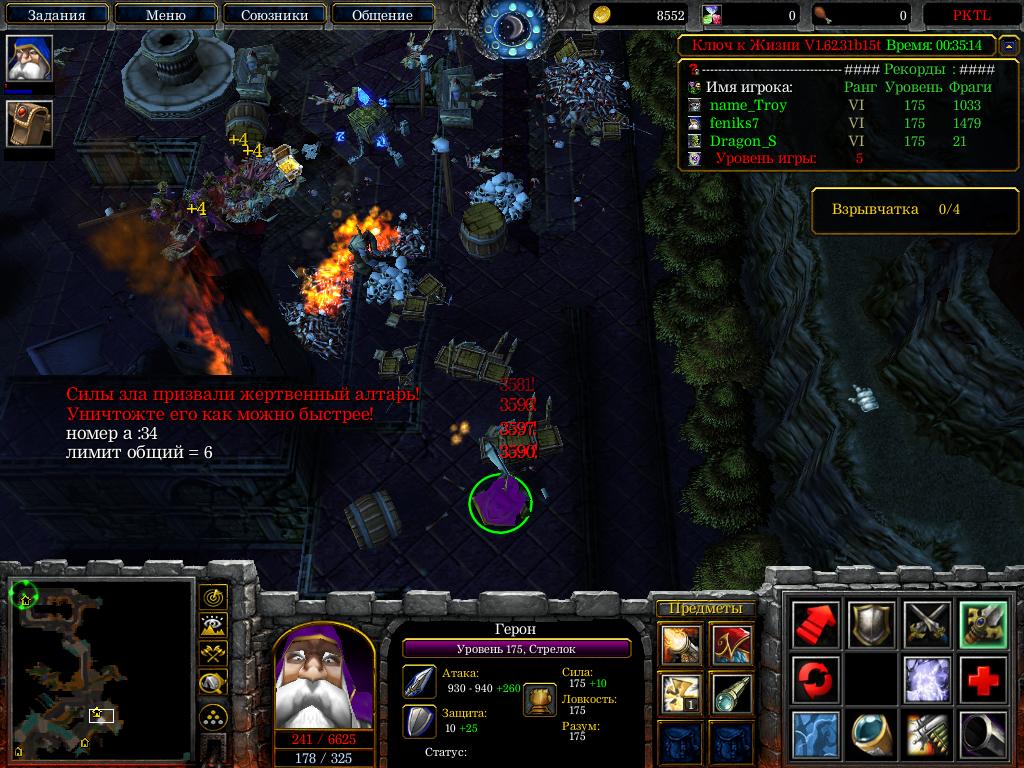Image resolution: width=1024 pixels, height=768 pixels.
Task: Click on the minimap
Action: point(98,666)
